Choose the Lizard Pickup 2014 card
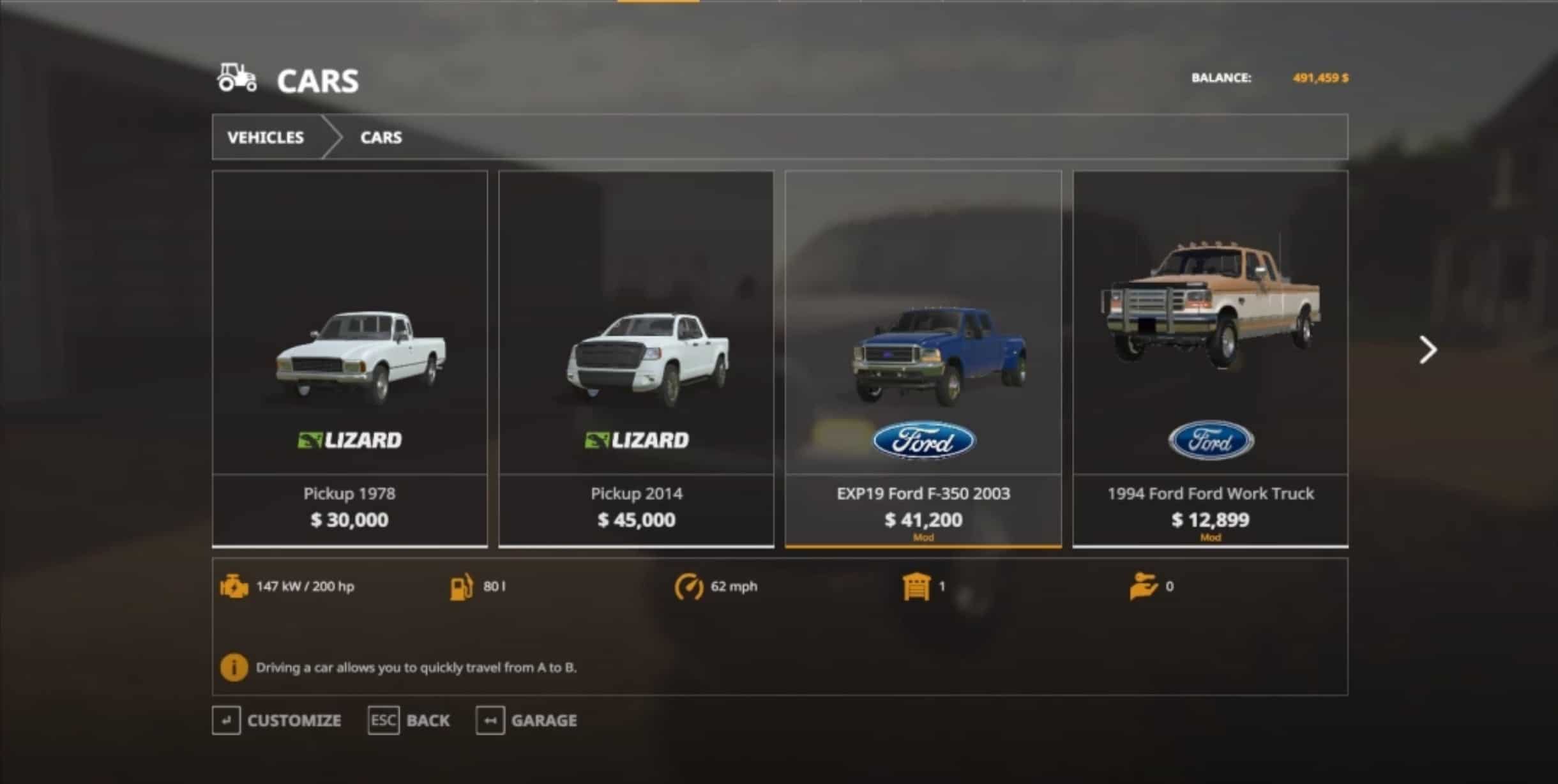Viewport: 1558px width, 784px height. point(636,358)
